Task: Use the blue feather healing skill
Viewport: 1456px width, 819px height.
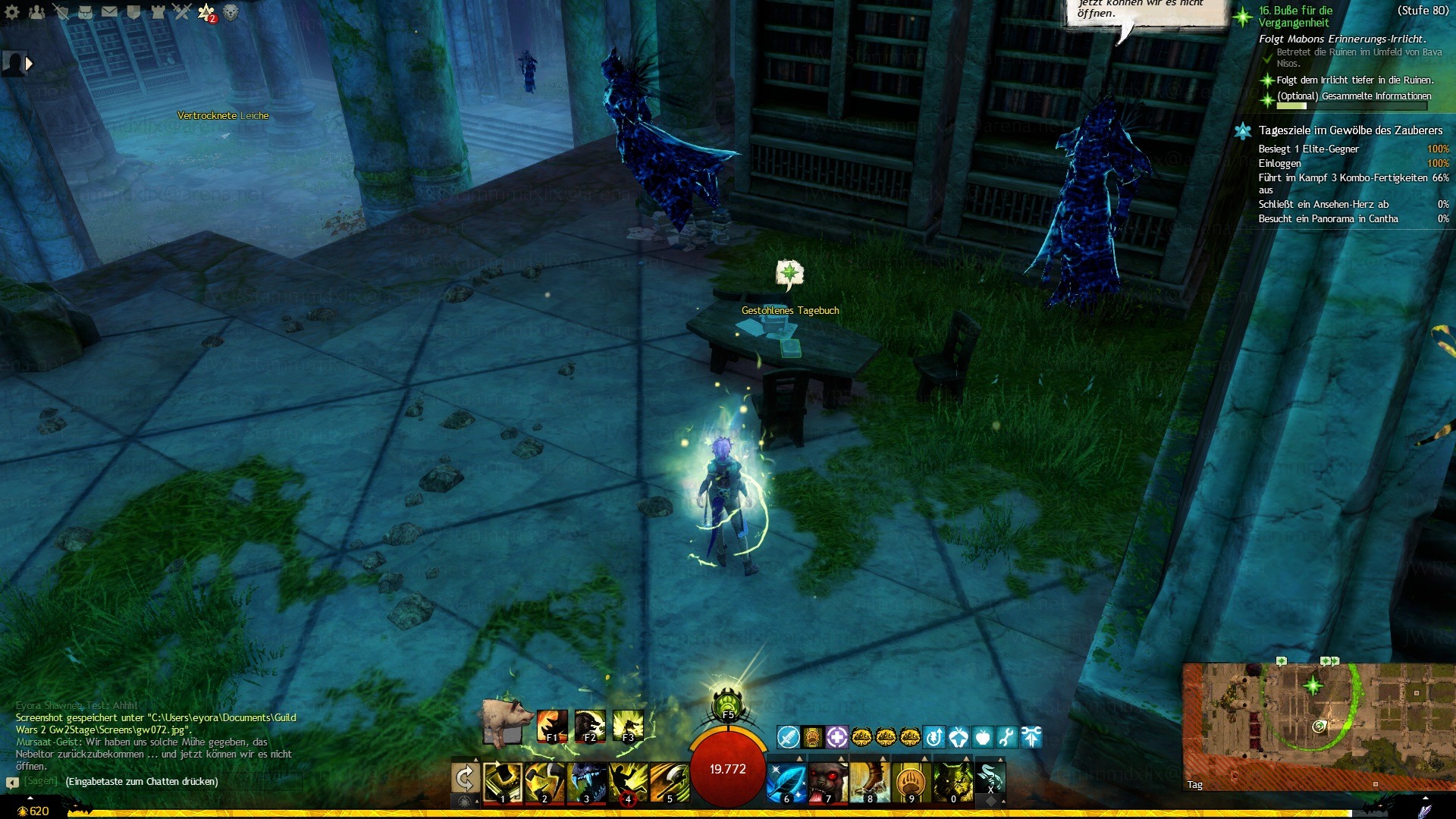Action: 786,782
